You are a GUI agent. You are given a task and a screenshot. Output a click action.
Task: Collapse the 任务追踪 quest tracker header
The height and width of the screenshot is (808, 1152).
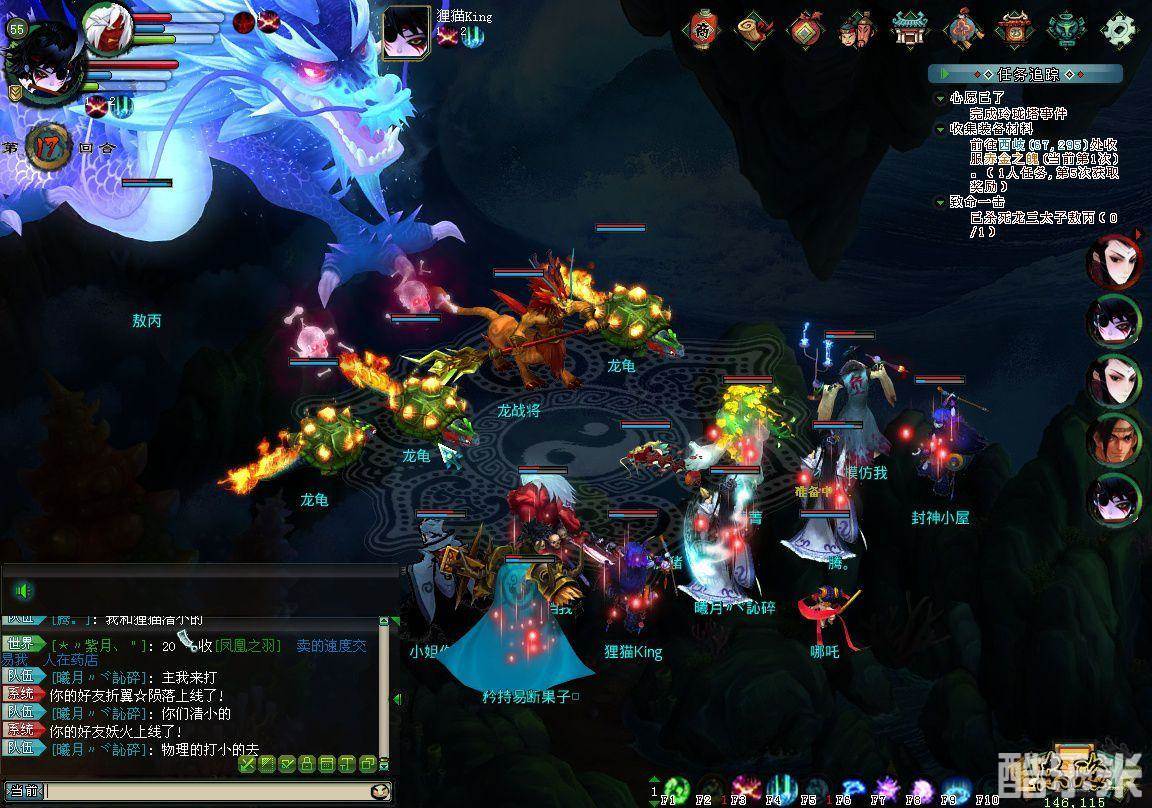pos(944,74)
